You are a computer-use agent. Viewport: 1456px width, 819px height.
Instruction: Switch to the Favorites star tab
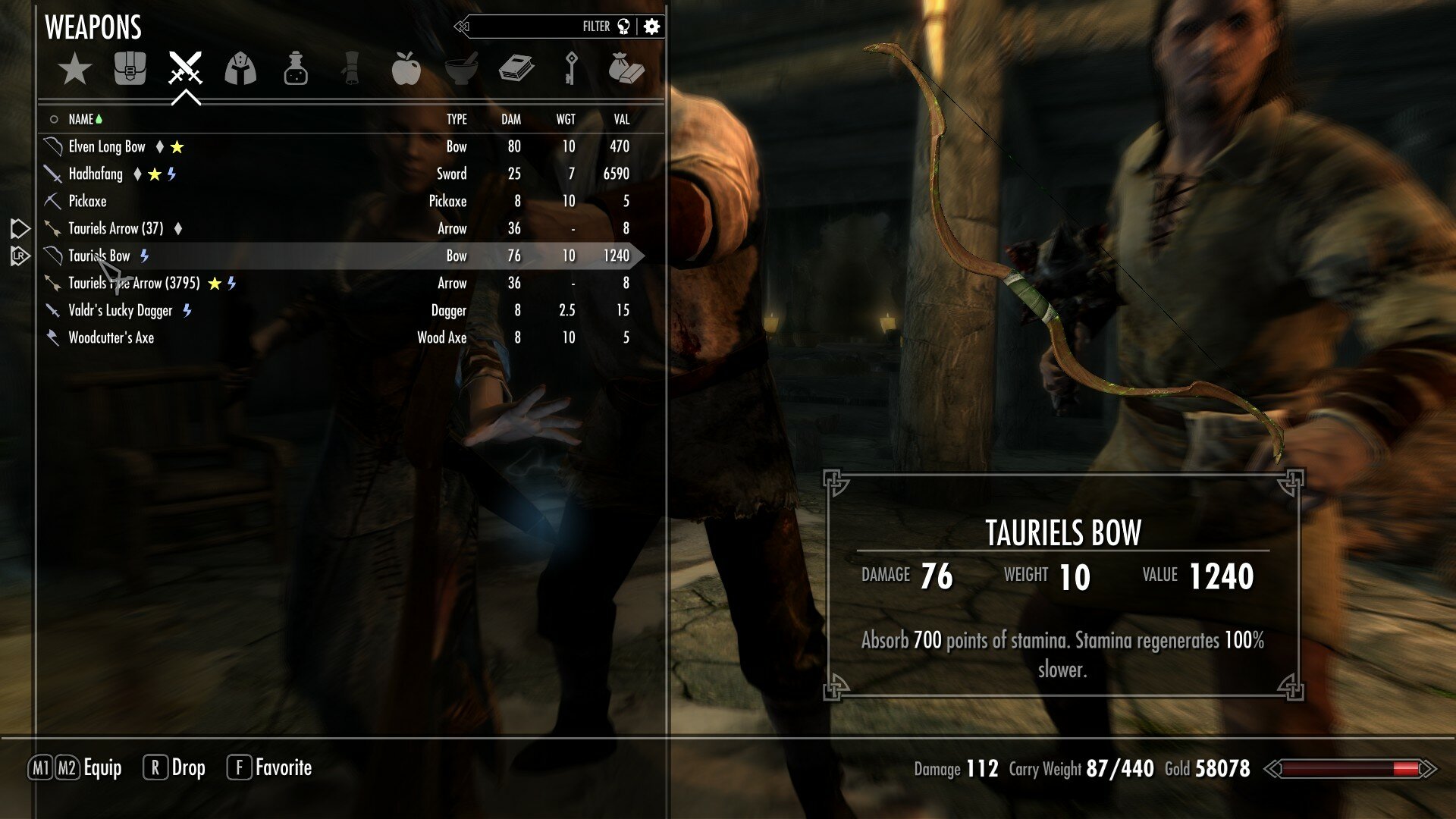(x=75, y=70)
